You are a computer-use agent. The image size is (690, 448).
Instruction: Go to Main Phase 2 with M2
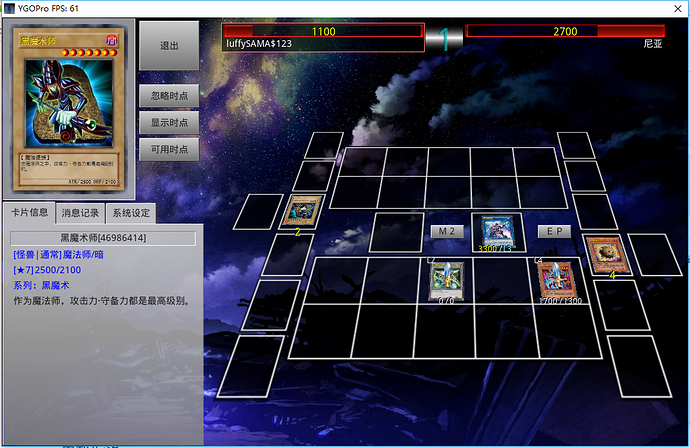coord(447,231)
